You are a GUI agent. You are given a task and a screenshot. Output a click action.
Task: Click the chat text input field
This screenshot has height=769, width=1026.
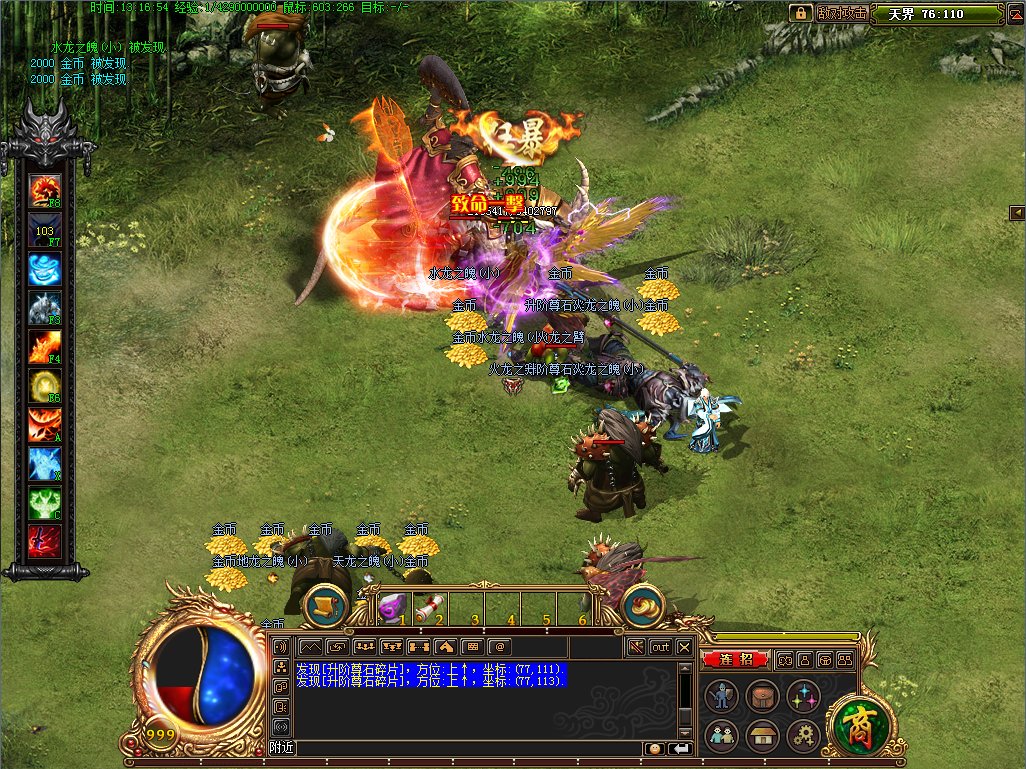coord(470,748)
